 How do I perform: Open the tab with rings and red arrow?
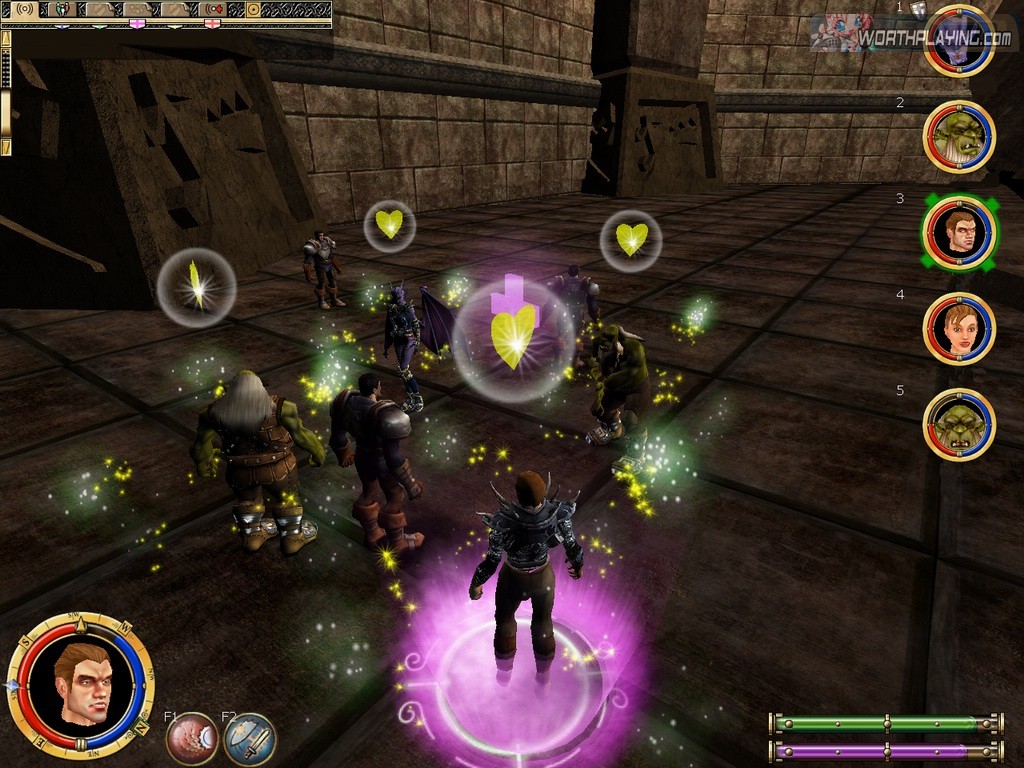click(x=212, y=10)
